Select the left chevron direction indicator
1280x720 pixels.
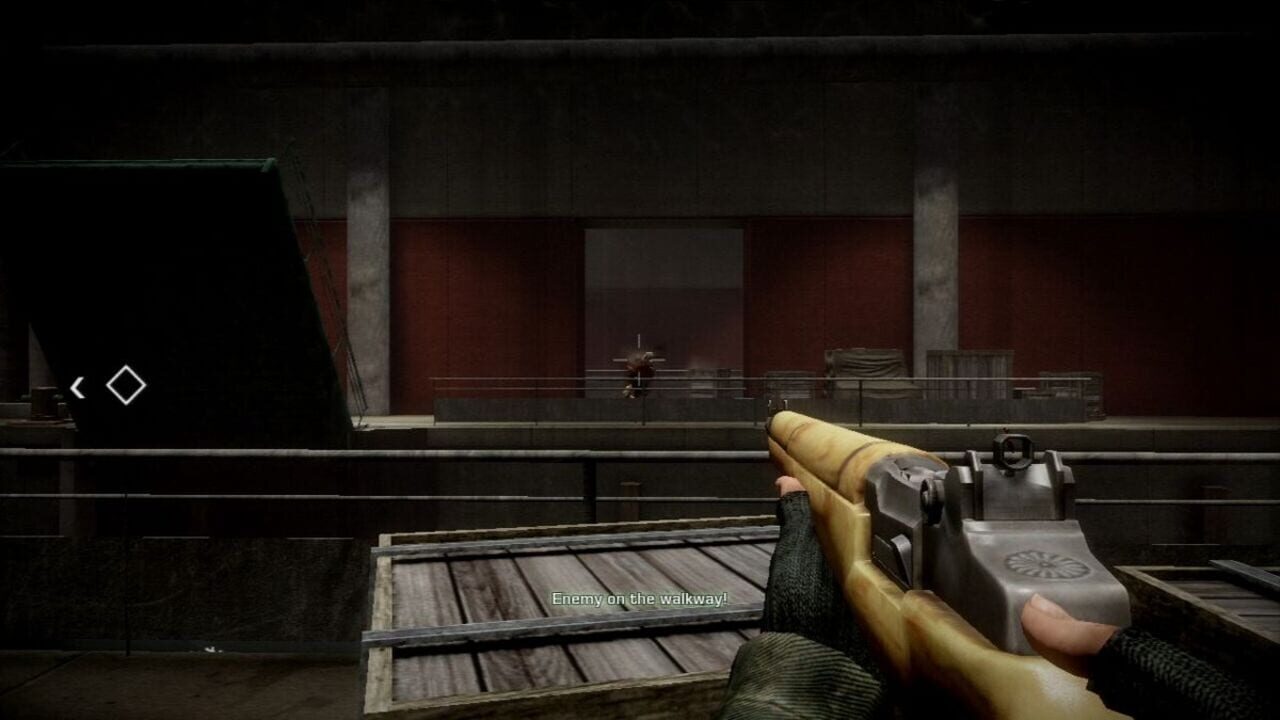click(x=78, y=386)
